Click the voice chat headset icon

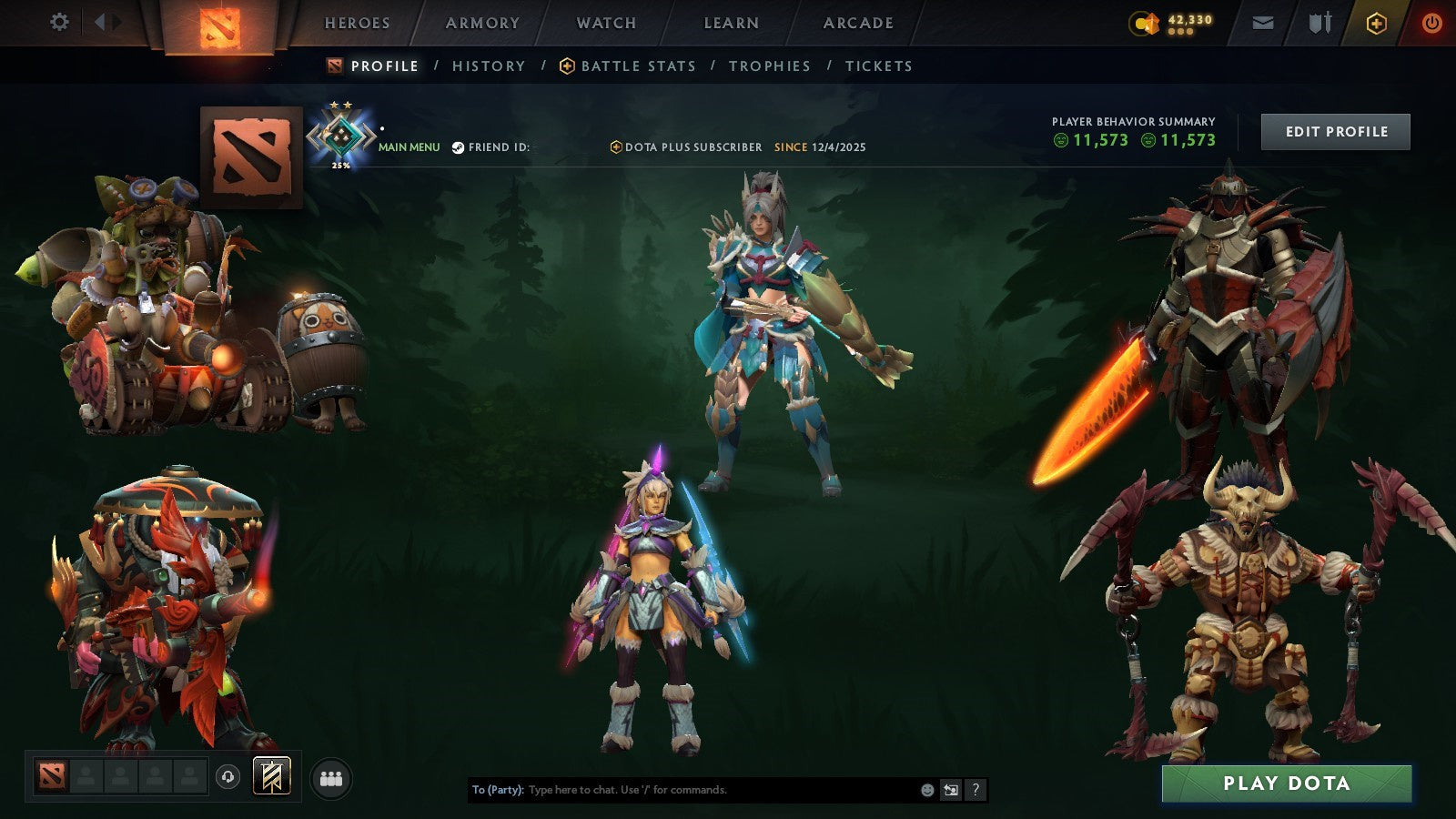click(226, 776)
